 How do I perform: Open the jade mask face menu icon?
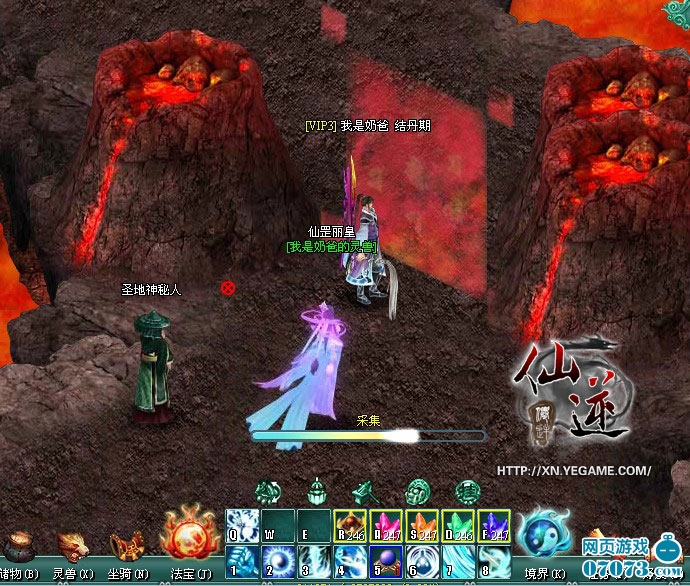[416, 492]
